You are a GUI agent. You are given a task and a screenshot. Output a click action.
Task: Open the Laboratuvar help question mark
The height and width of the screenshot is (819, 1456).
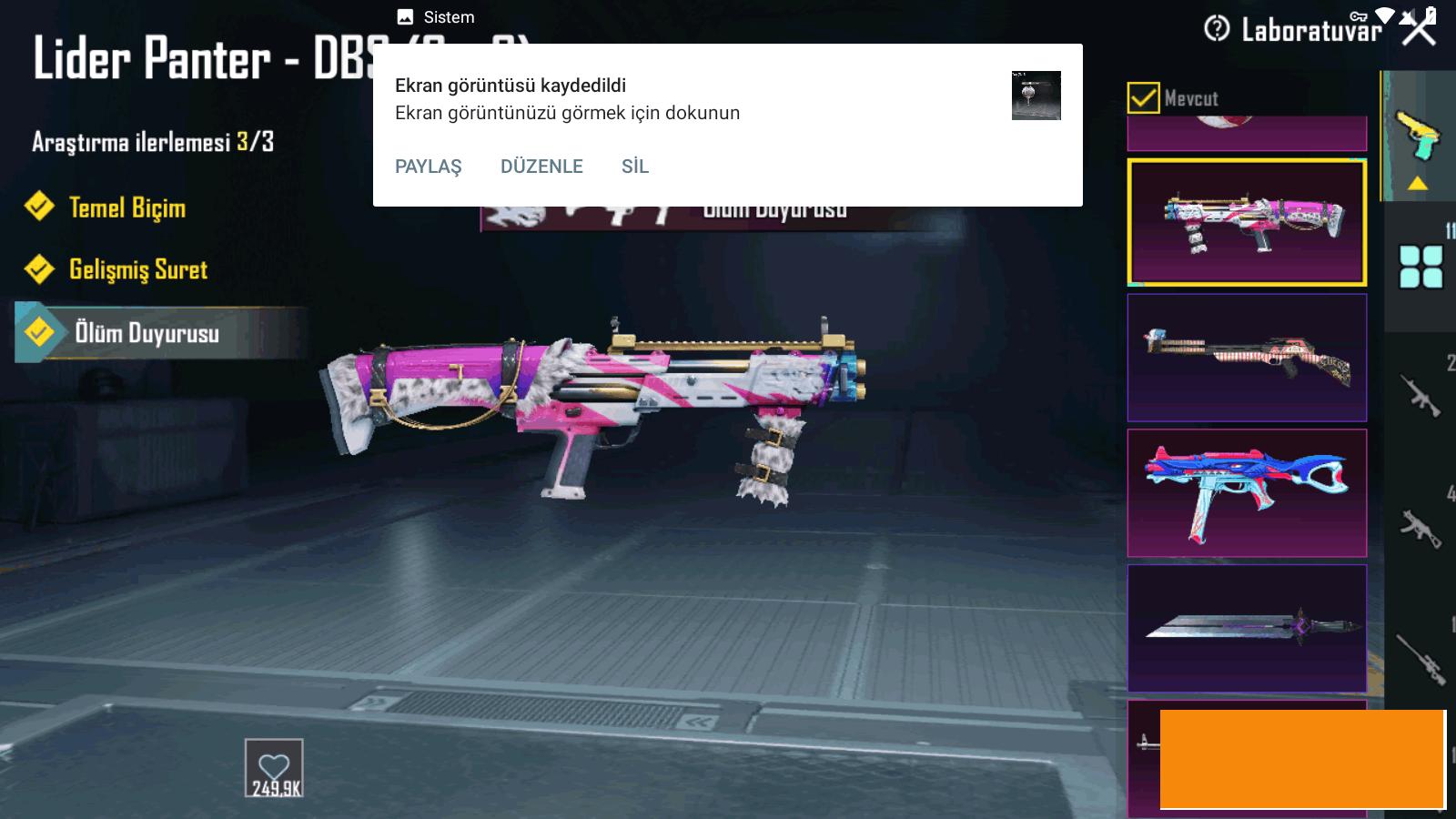1217,29
